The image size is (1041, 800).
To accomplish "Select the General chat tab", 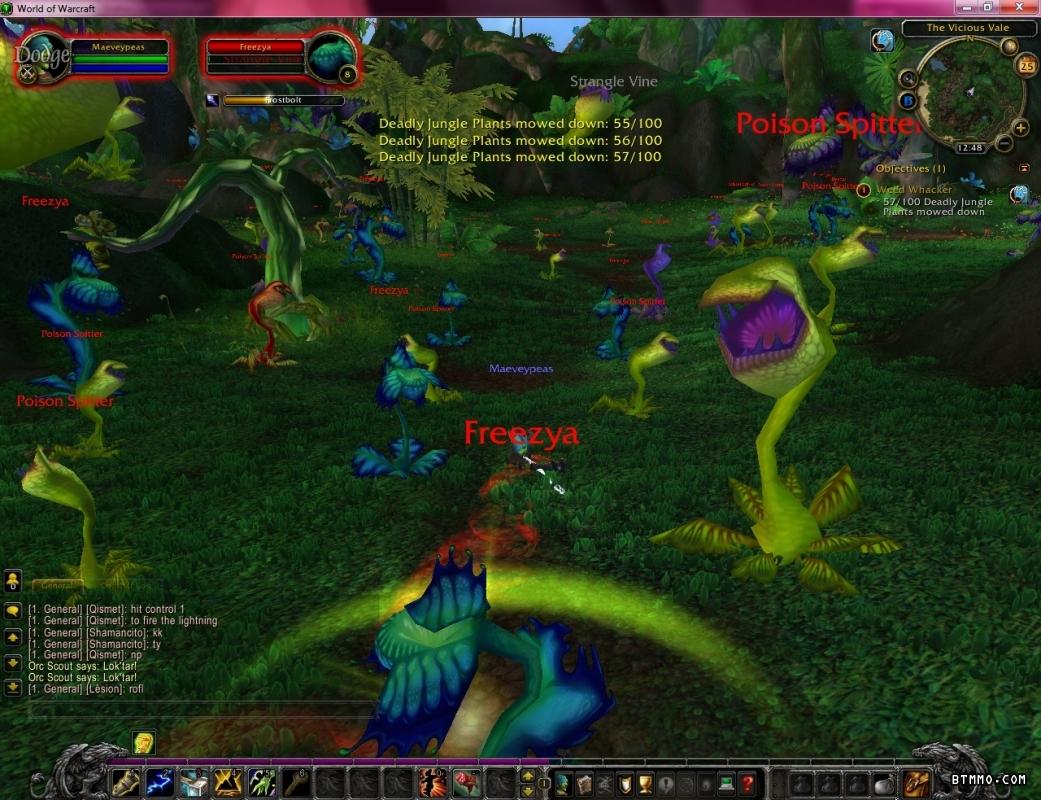I will [x=56, y=586].
